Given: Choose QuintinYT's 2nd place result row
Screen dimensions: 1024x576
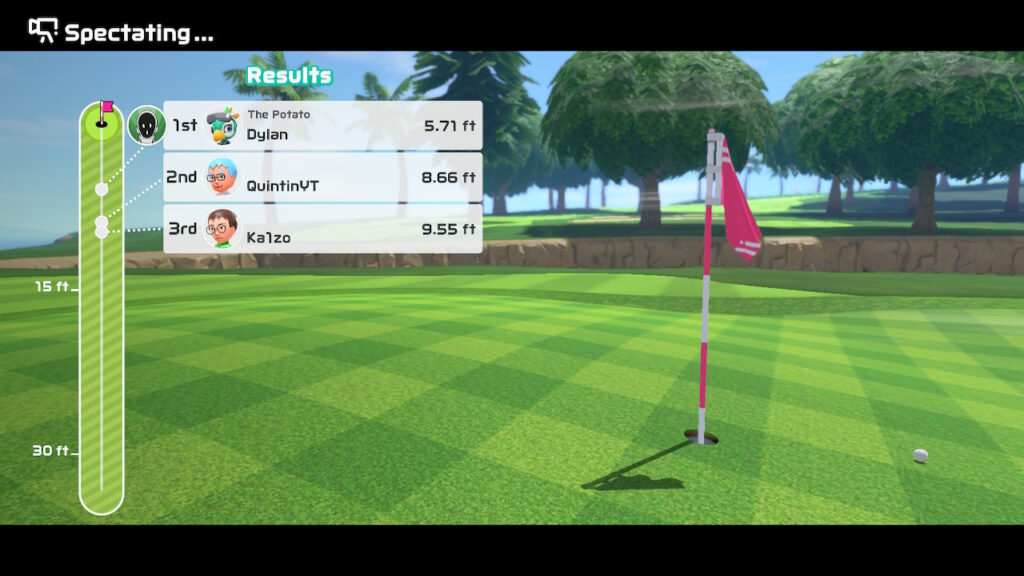Looking at the screenshot, I should [x=322, y=177].
